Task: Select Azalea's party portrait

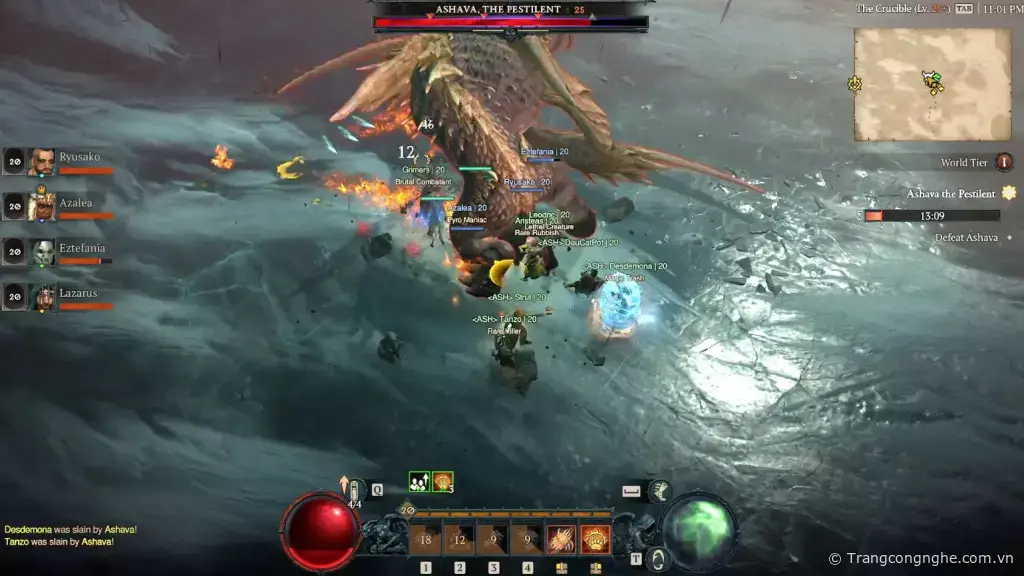Action: [x=42, y=207]
